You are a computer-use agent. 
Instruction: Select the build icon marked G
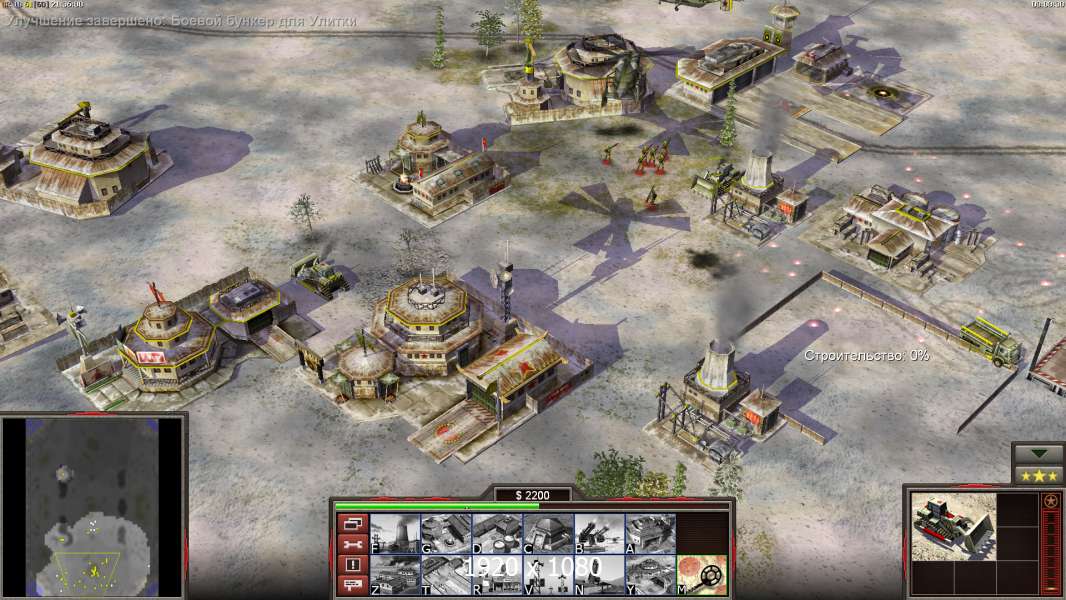[446, 533]
